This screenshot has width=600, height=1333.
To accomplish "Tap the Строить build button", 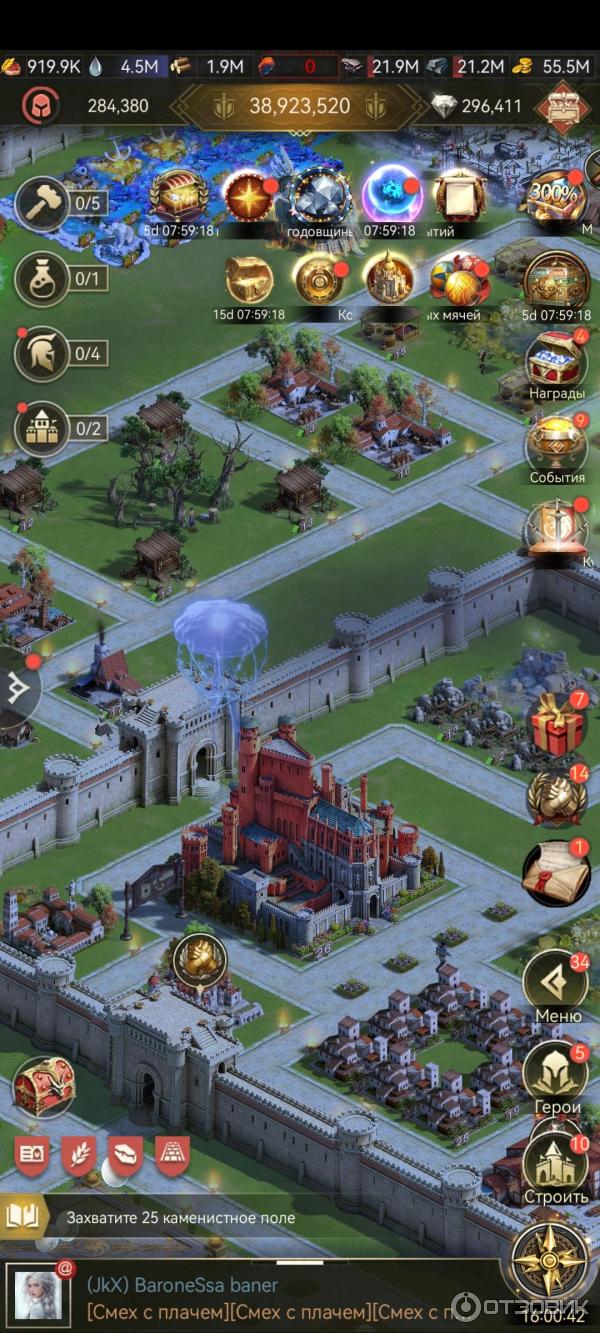I will coord(556,1163).
